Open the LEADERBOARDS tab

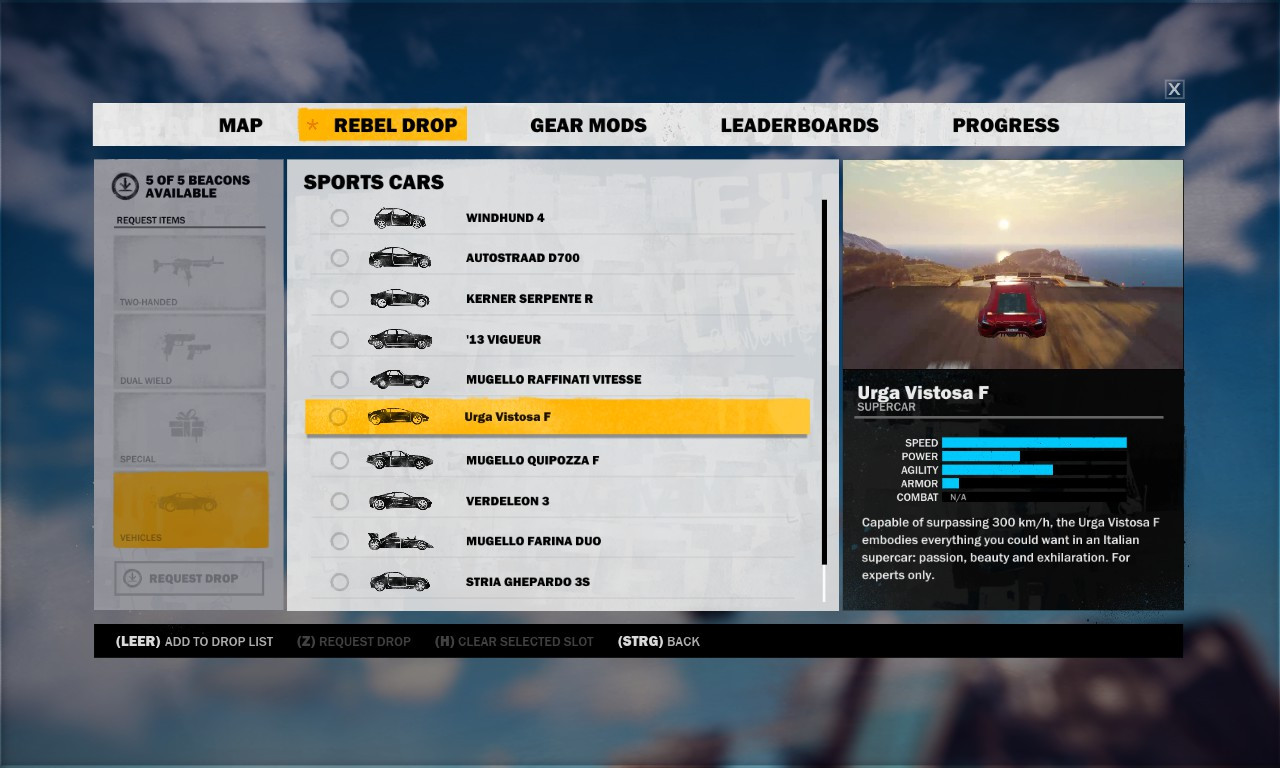800,125
